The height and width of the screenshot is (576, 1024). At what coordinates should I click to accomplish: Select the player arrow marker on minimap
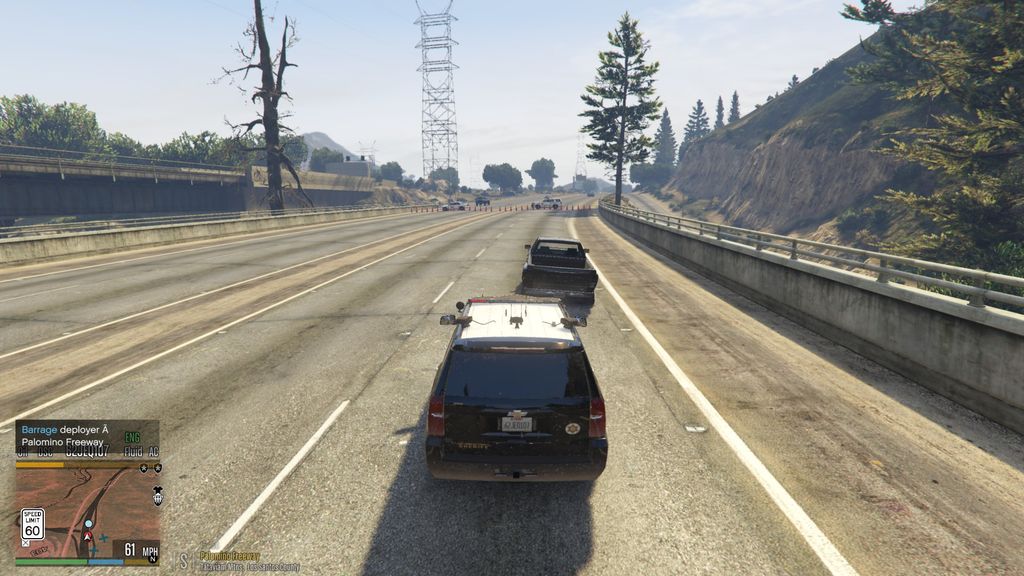coord(86,537)
